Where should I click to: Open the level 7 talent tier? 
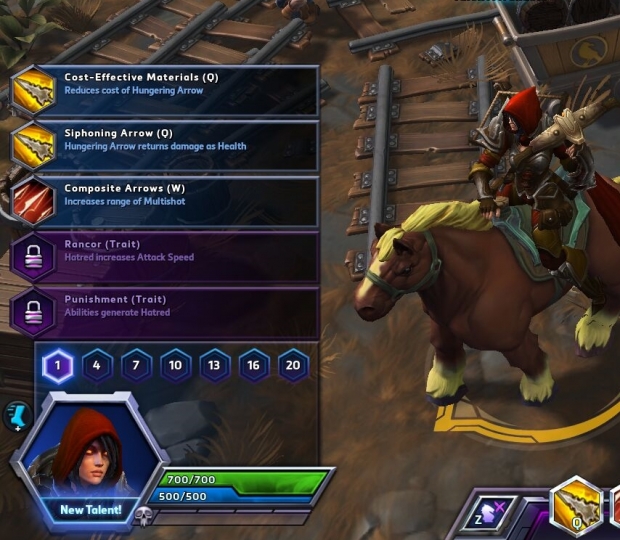click(135, 366)
